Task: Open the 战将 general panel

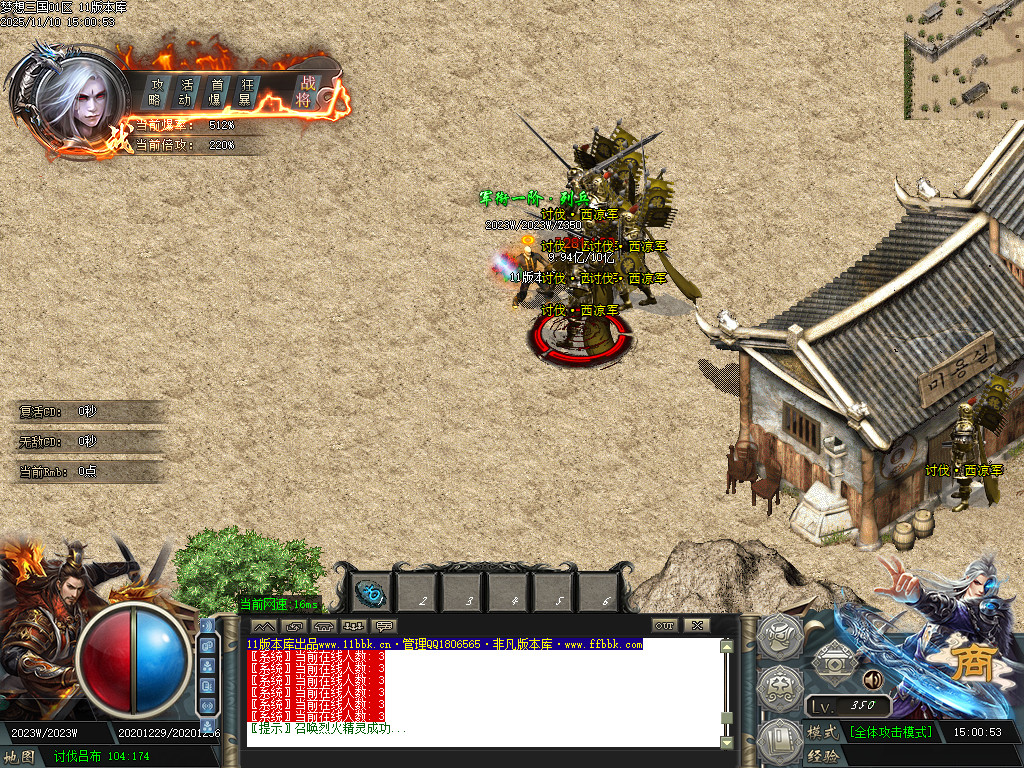Action: point(304,91)
